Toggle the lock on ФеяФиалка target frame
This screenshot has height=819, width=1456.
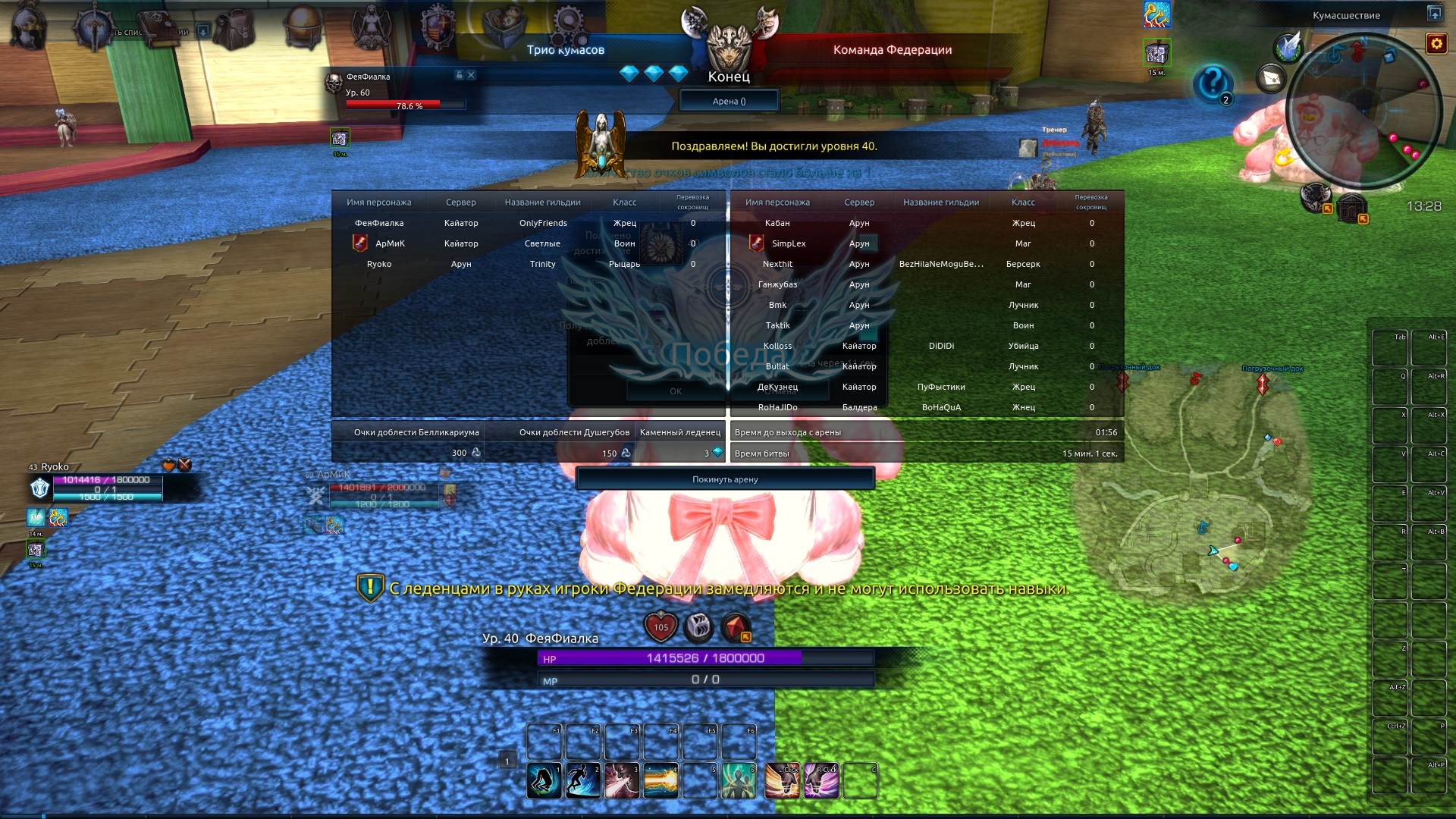pos(459,75)
